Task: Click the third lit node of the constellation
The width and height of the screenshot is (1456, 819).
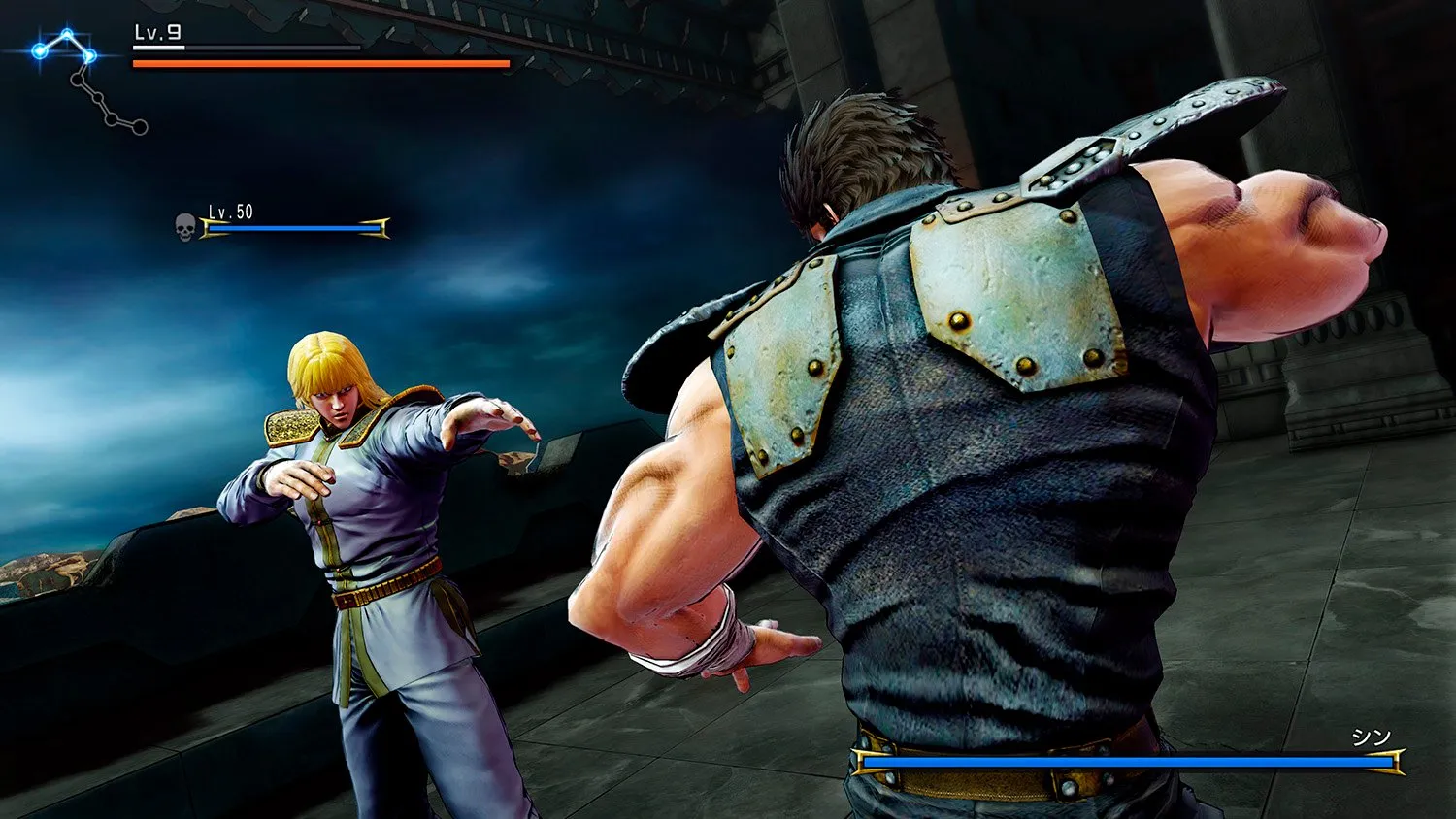Action: click(x=89, y=55)
